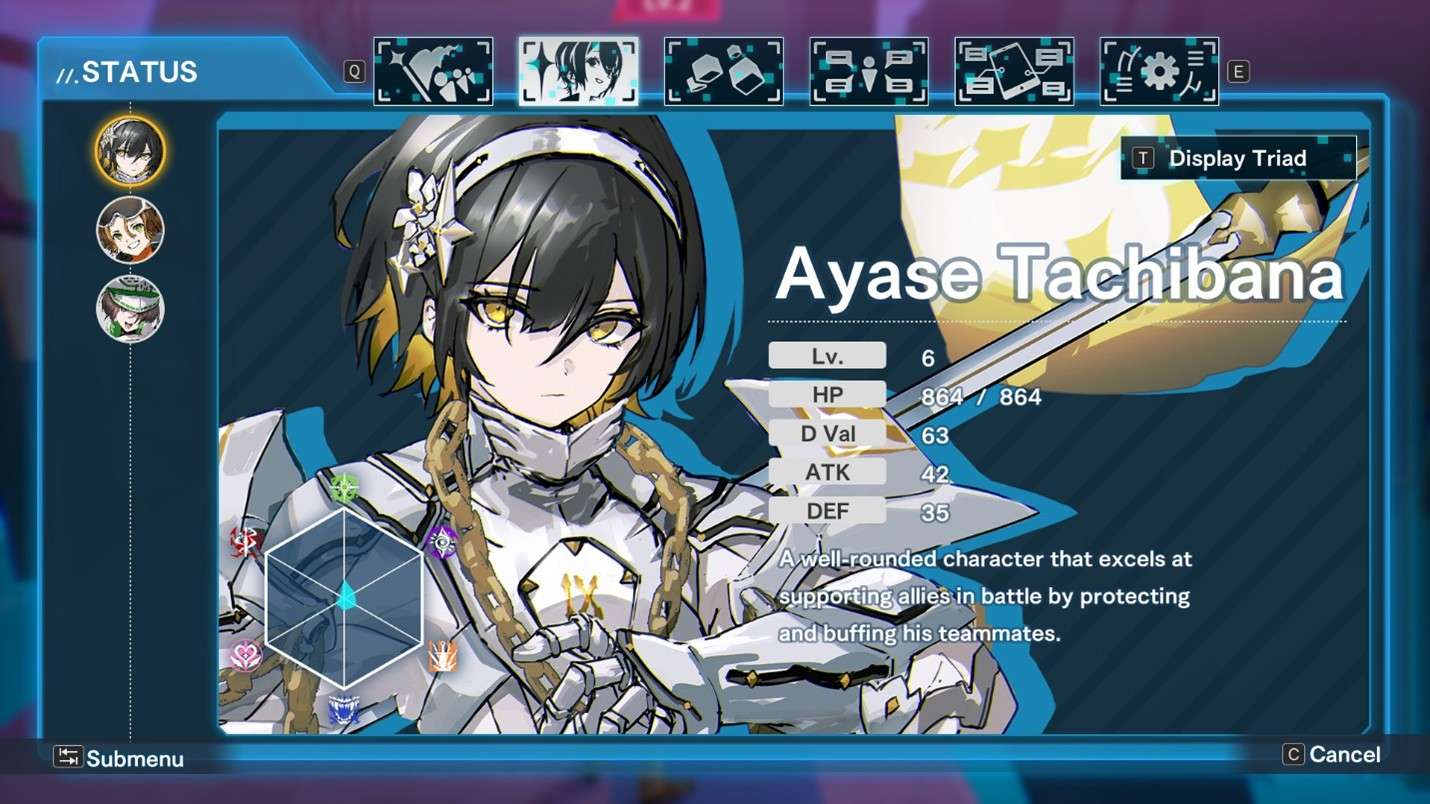This screenshot has width=1430, height=804.
Task: Open the tab with speech bubbles around a person
Action: [868, 71]
